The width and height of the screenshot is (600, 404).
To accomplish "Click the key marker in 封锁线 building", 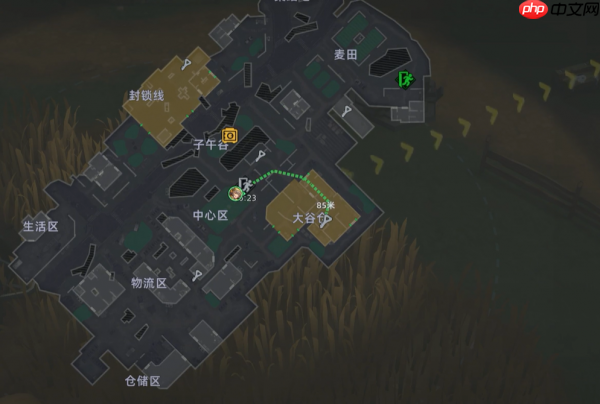I will coord(186,65).
